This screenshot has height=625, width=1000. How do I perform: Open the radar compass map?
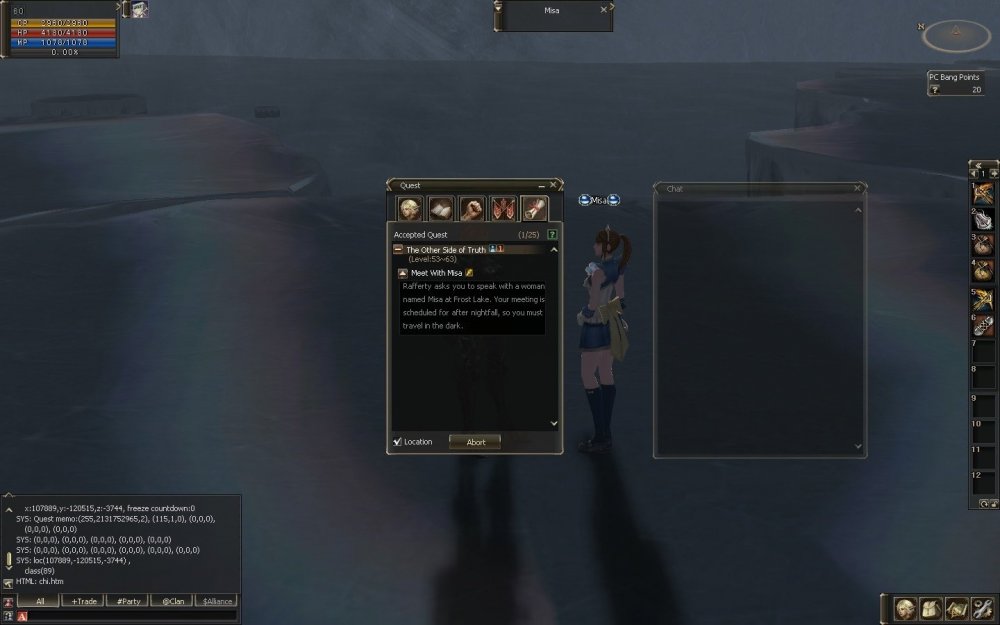click(x=956, y=36)
